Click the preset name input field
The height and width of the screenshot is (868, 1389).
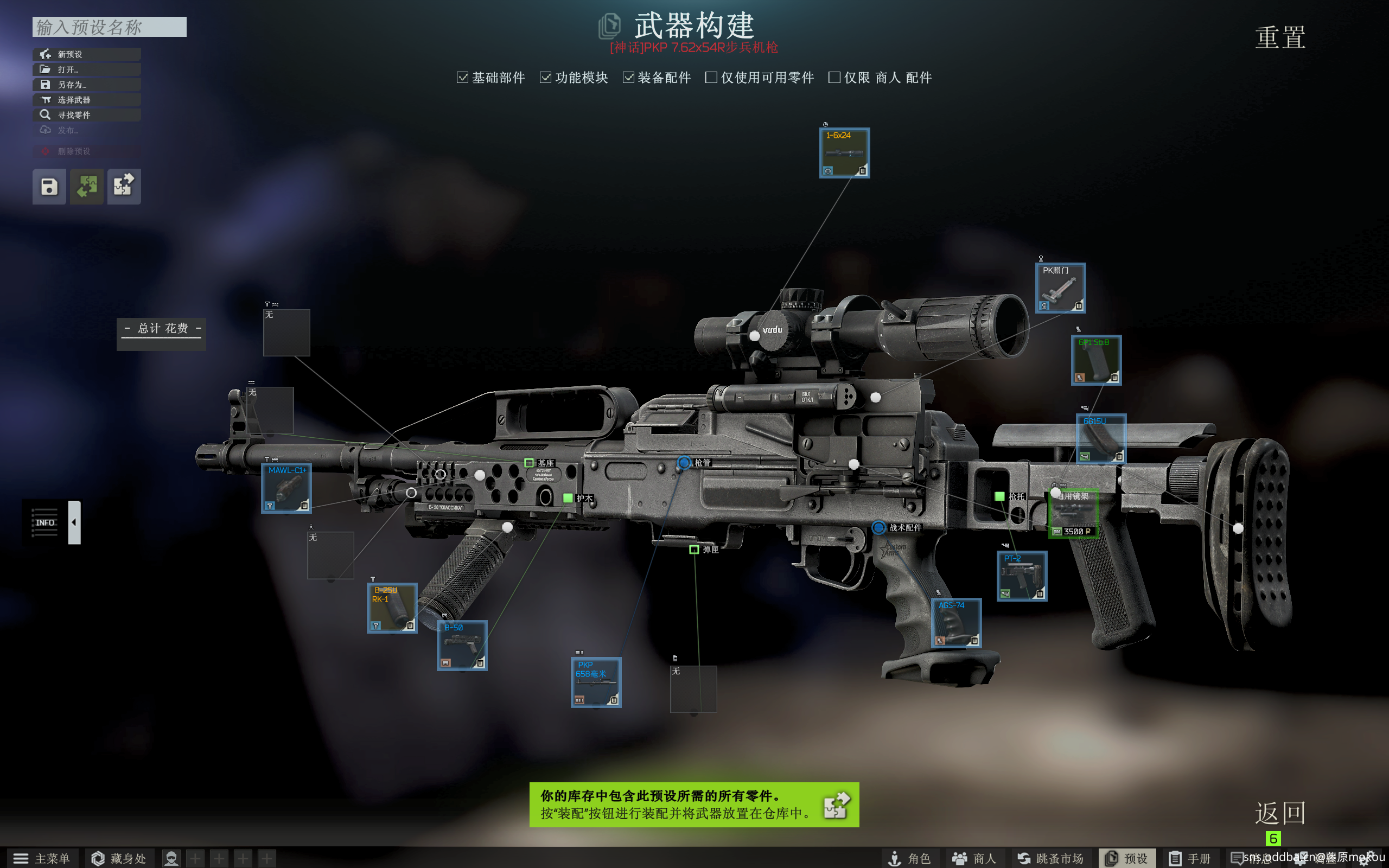tap(109, 27)
